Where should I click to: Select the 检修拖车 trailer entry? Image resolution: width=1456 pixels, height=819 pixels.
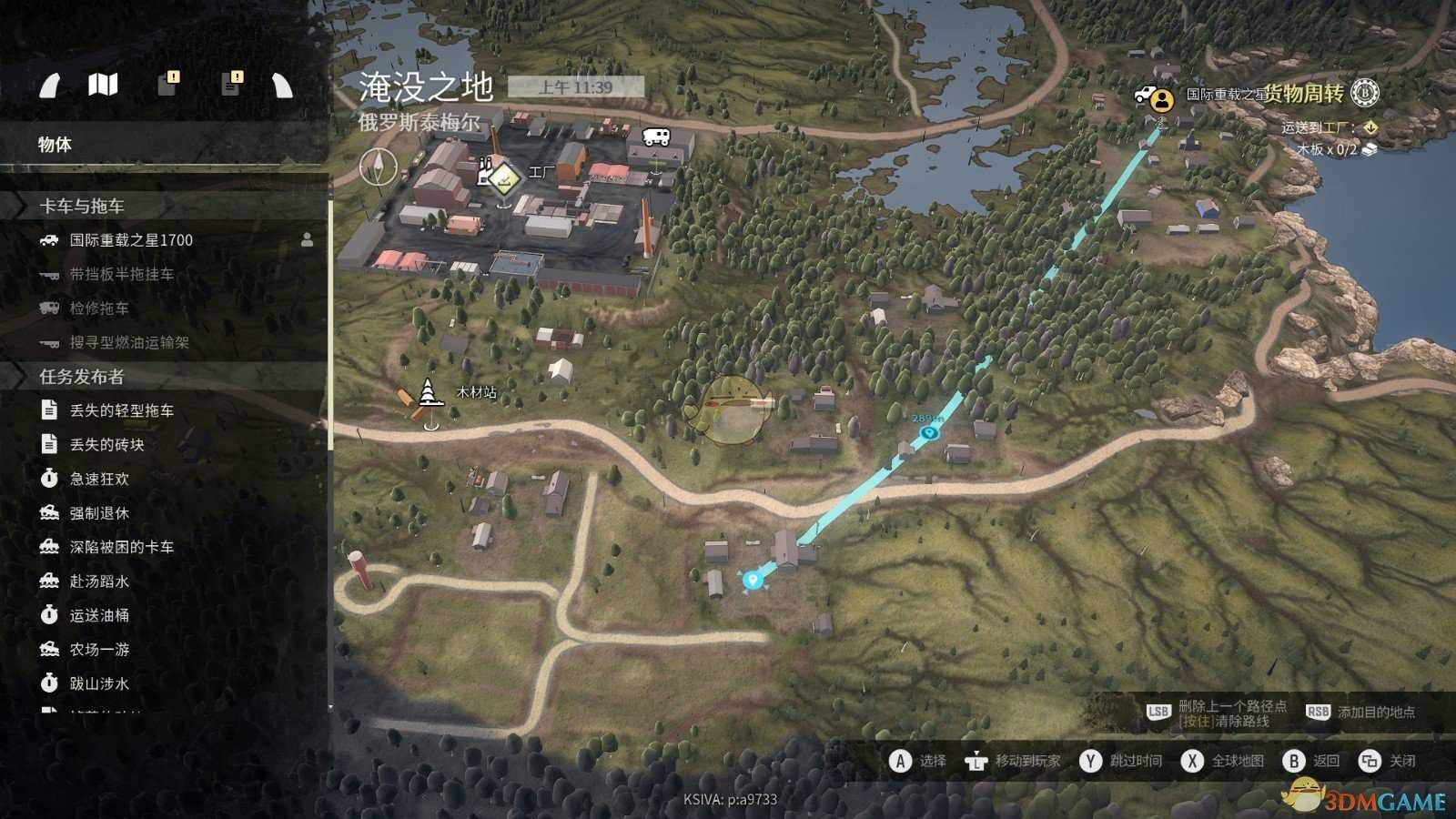(x=99, y=308)
